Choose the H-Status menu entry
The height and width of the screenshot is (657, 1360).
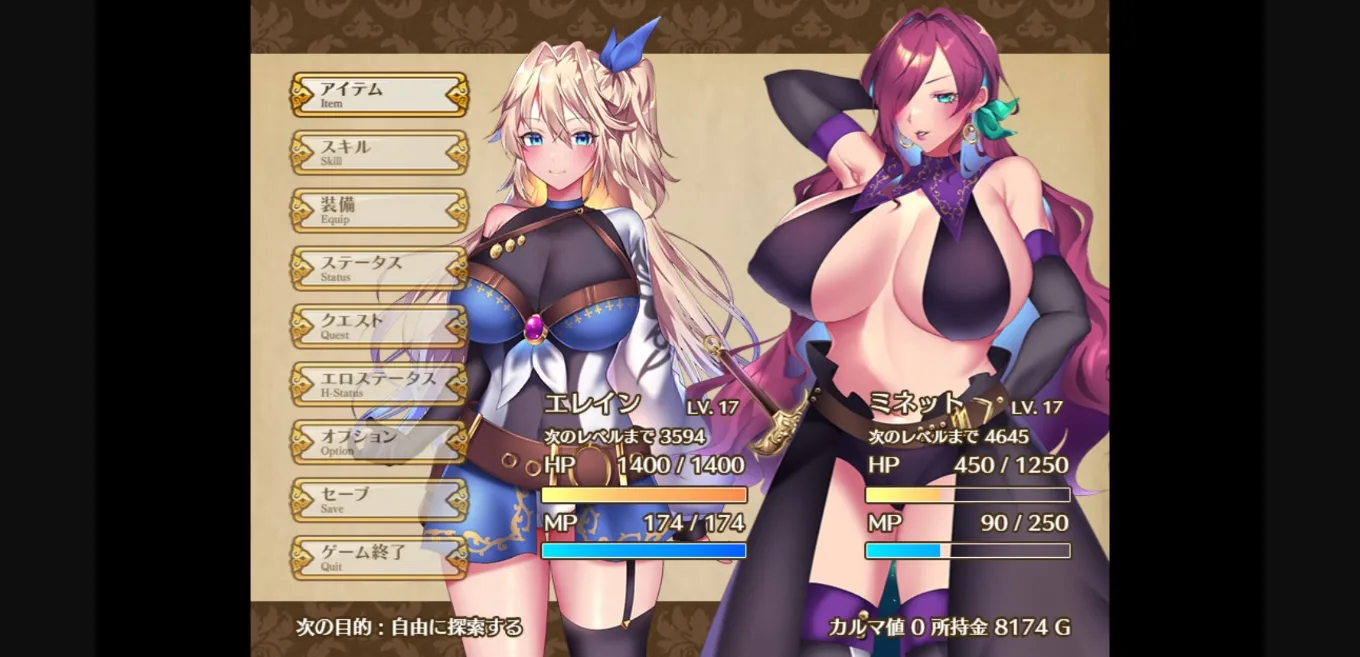pos(379,385)
